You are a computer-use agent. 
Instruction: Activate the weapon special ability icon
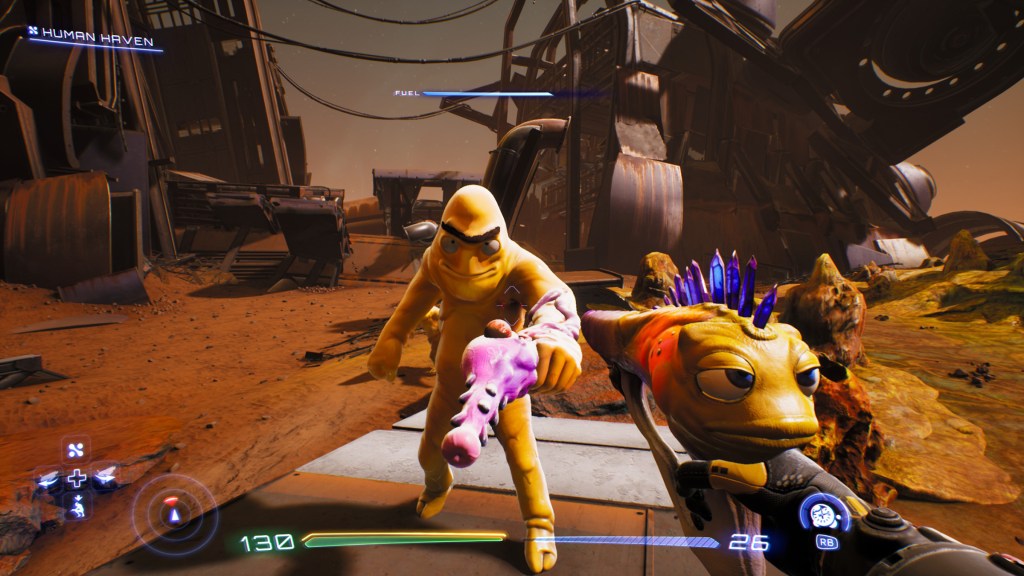[824, 514]
